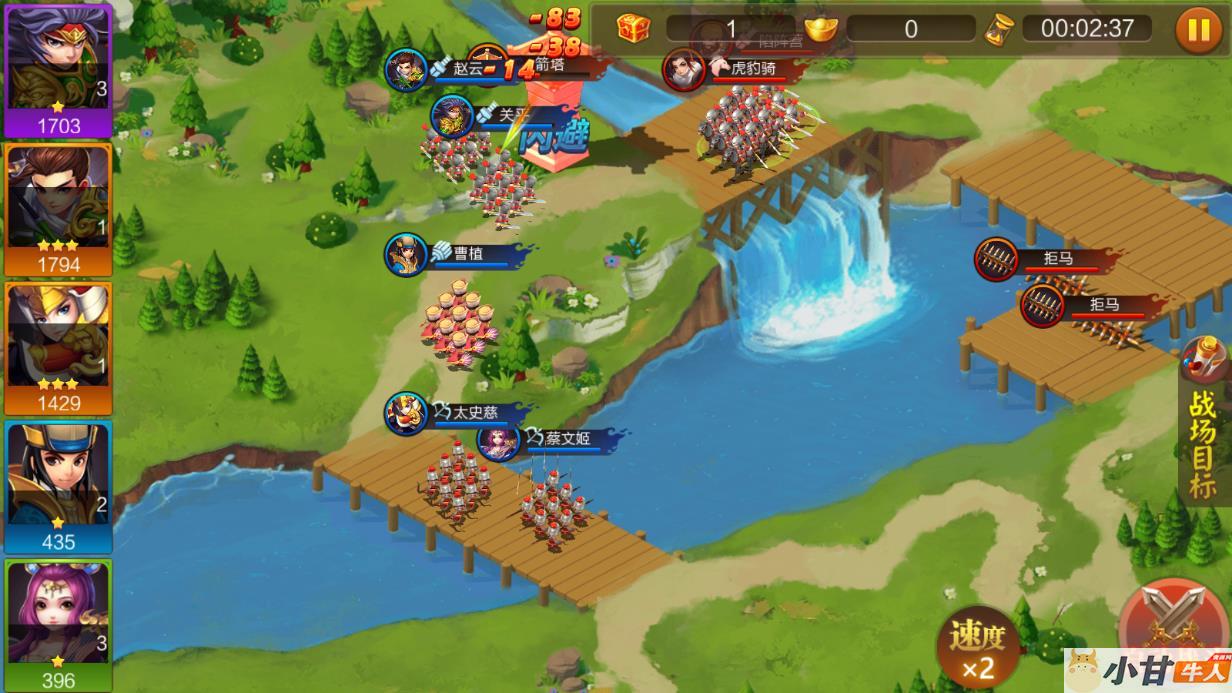The width and height of the screenshot is (1232, 693).
Task: Select the hero card showing 1794
Action: (x=58, y=208)
